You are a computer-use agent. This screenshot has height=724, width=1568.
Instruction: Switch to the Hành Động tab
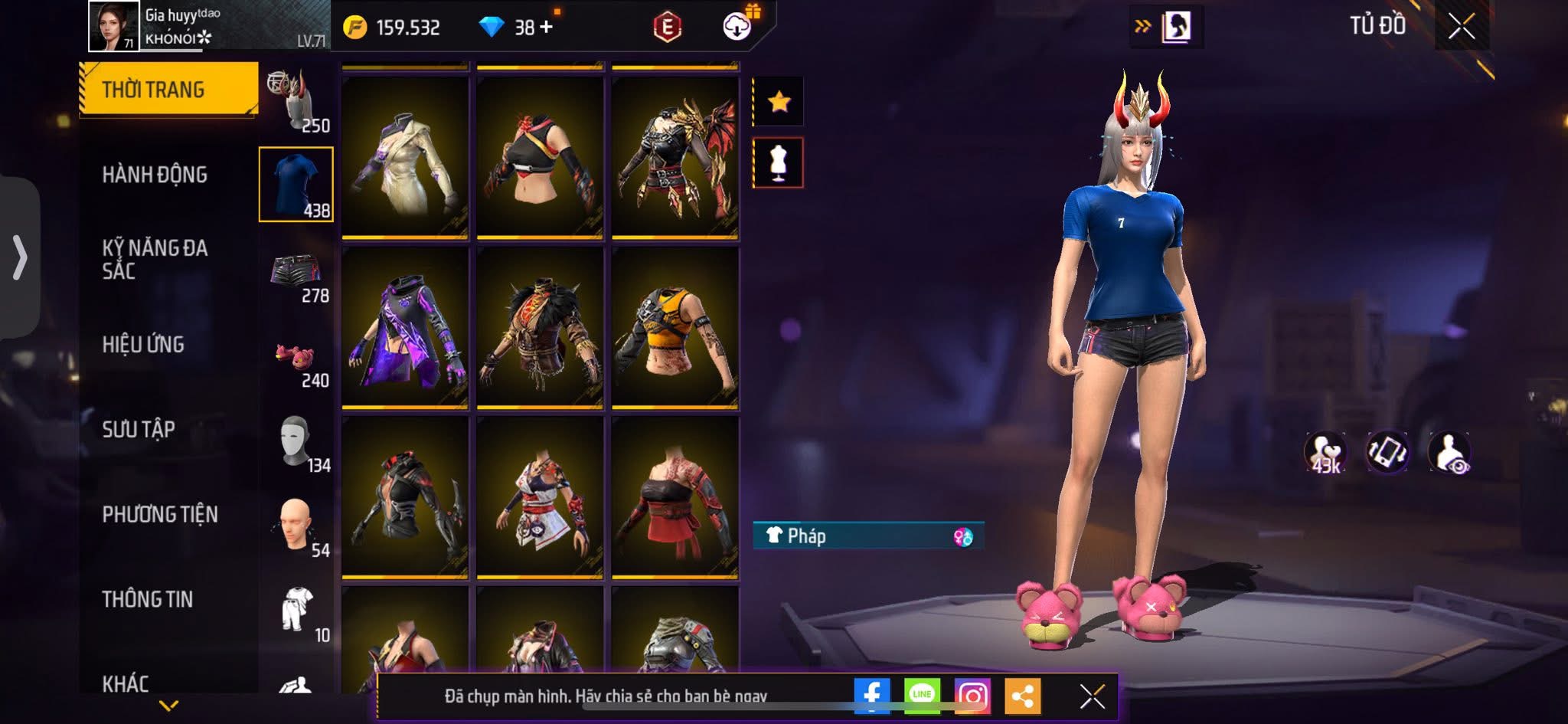[155, 175]
